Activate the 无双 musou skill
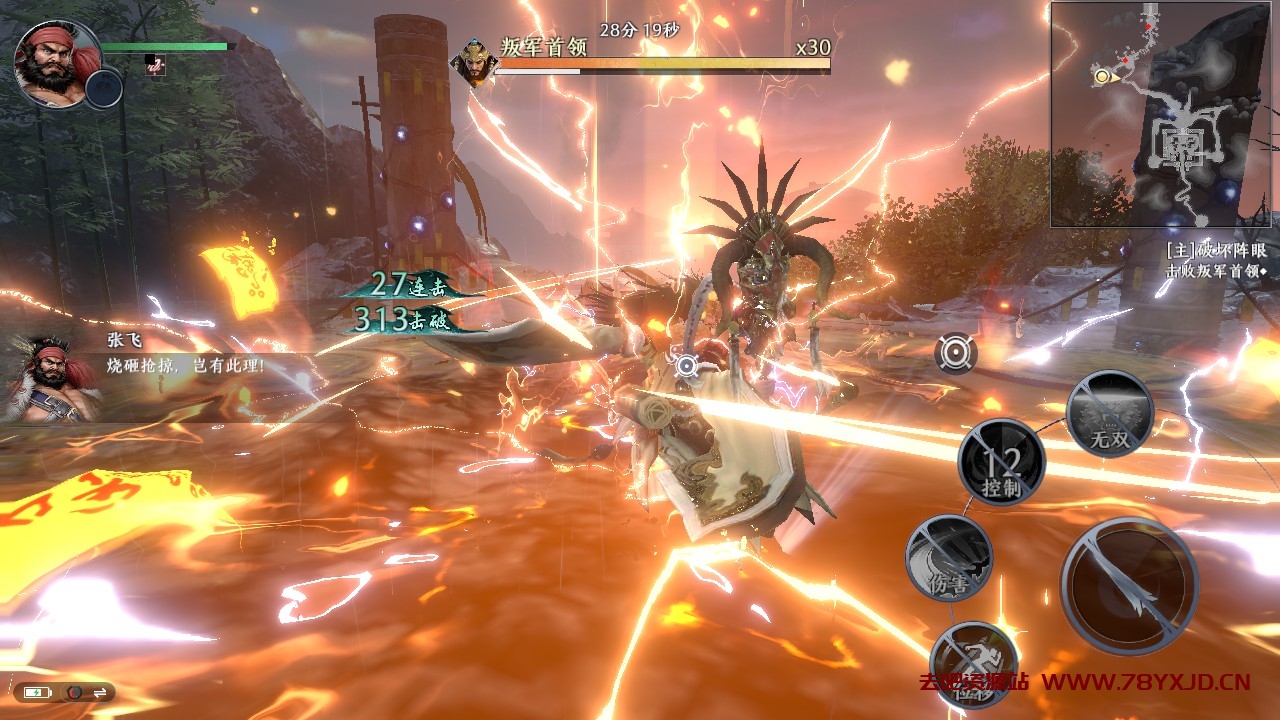This screenshot has height=720, width=1280. point(1110,413)
